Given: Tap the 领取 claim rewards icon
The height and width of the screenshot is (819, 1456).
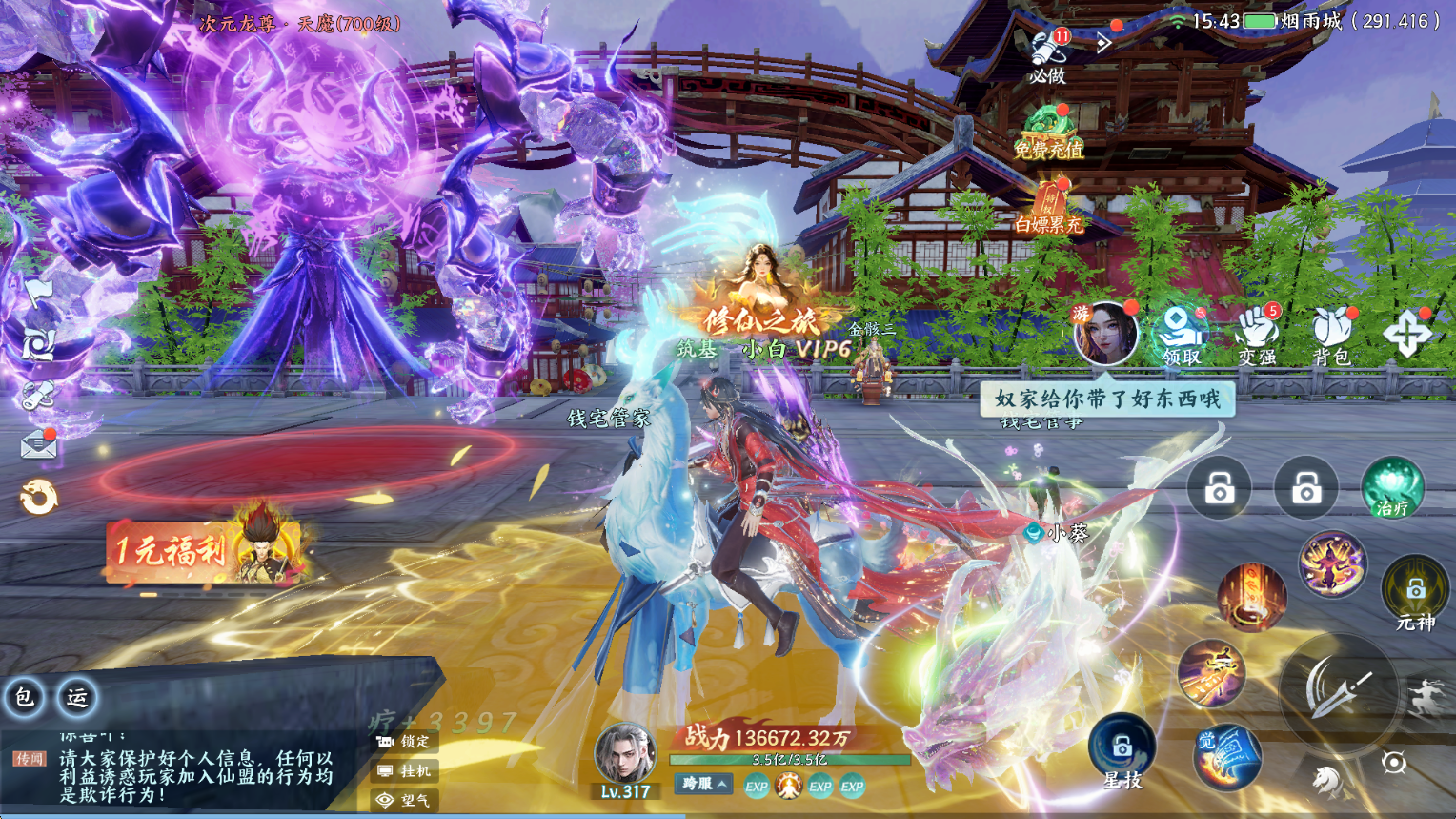Looking at the screenshot, I should 1181,336.
